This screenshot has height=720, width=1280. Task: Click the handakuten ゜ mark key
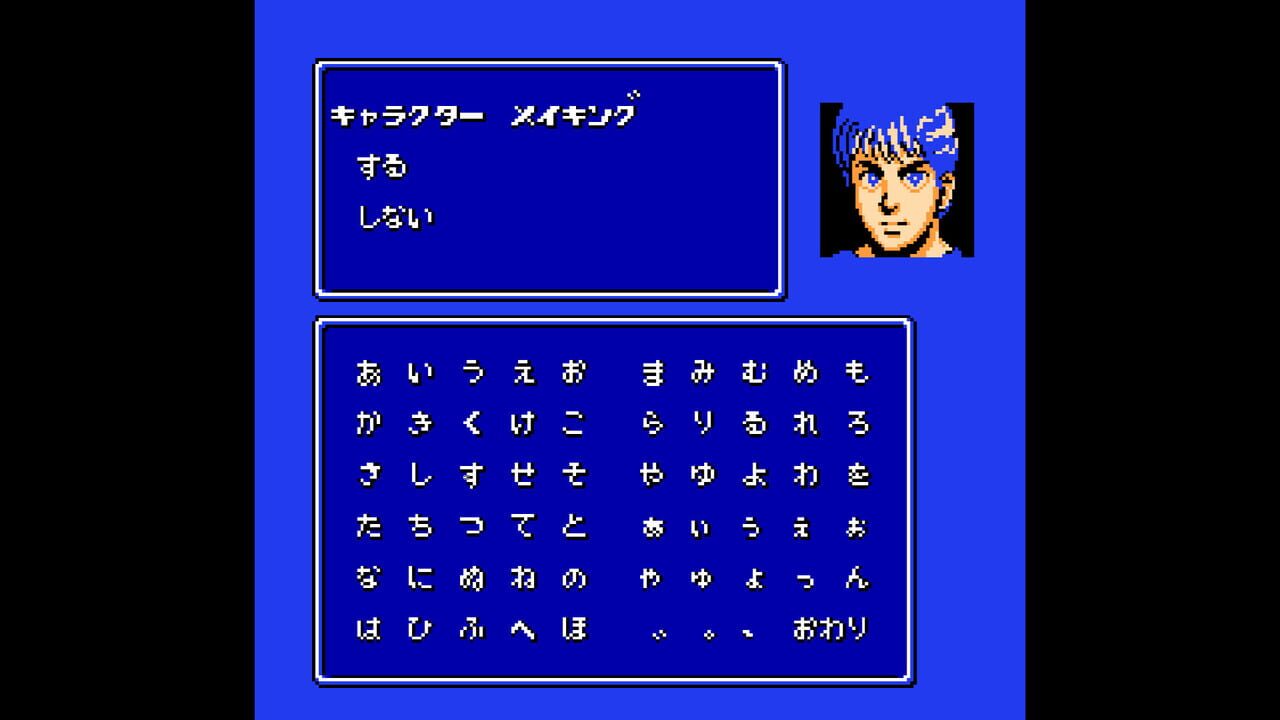click(710, 631)
